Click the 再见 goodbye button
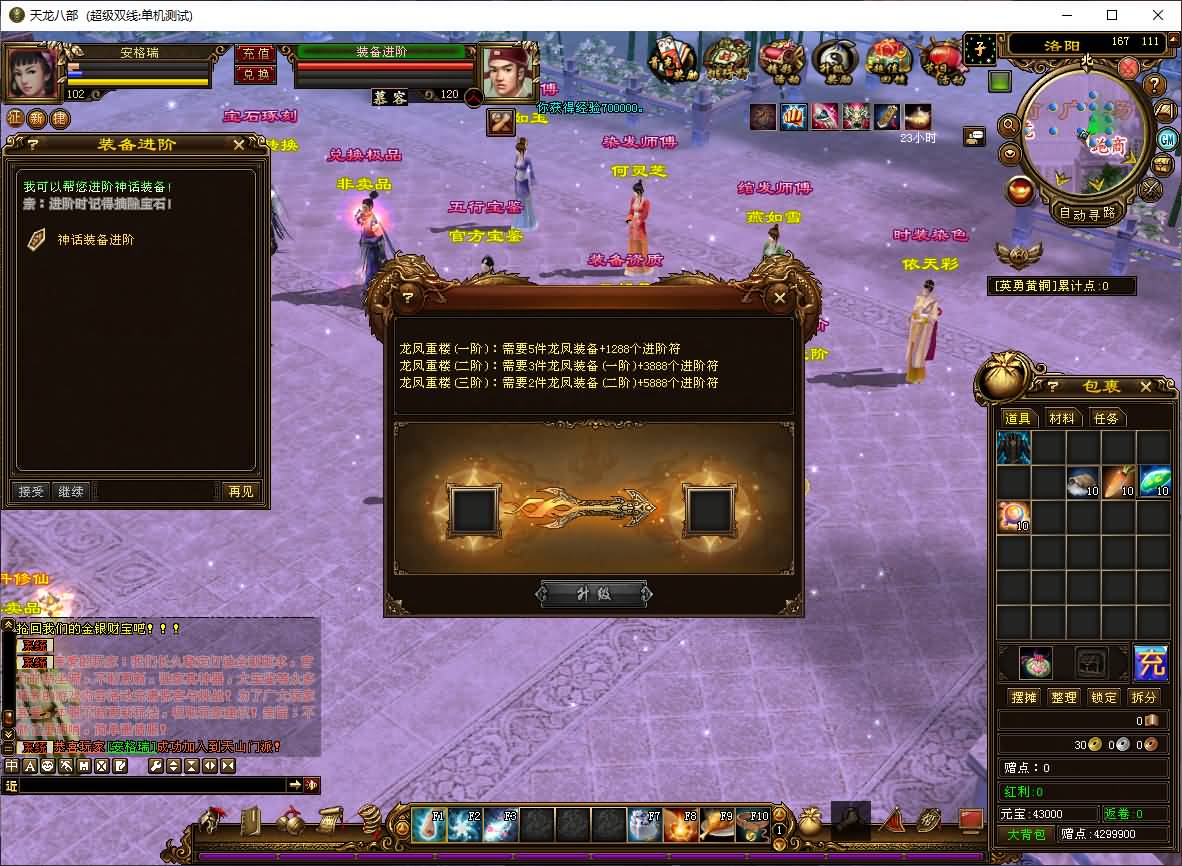 pyautogui.click(x=240, y=491)
